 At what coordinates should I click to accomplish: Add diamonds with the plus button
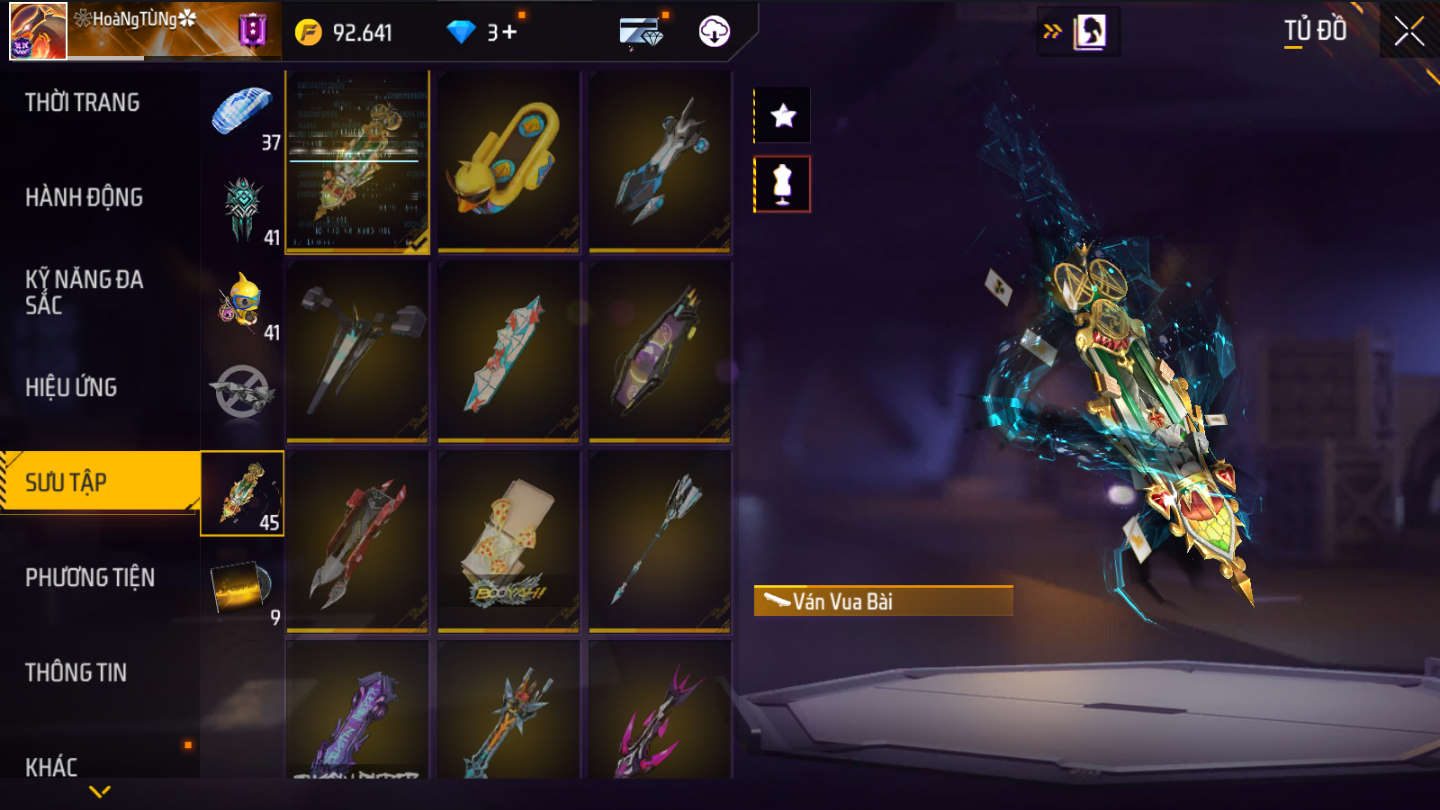pyautogui.click(x=509, y=32)
